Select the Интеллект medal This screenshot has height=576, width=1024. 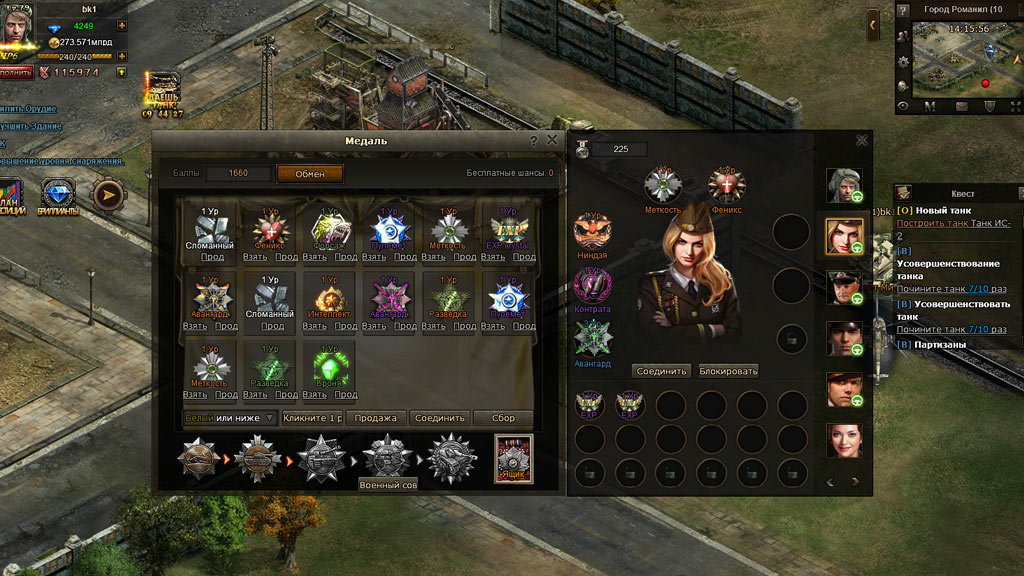[x=330, y=296]
